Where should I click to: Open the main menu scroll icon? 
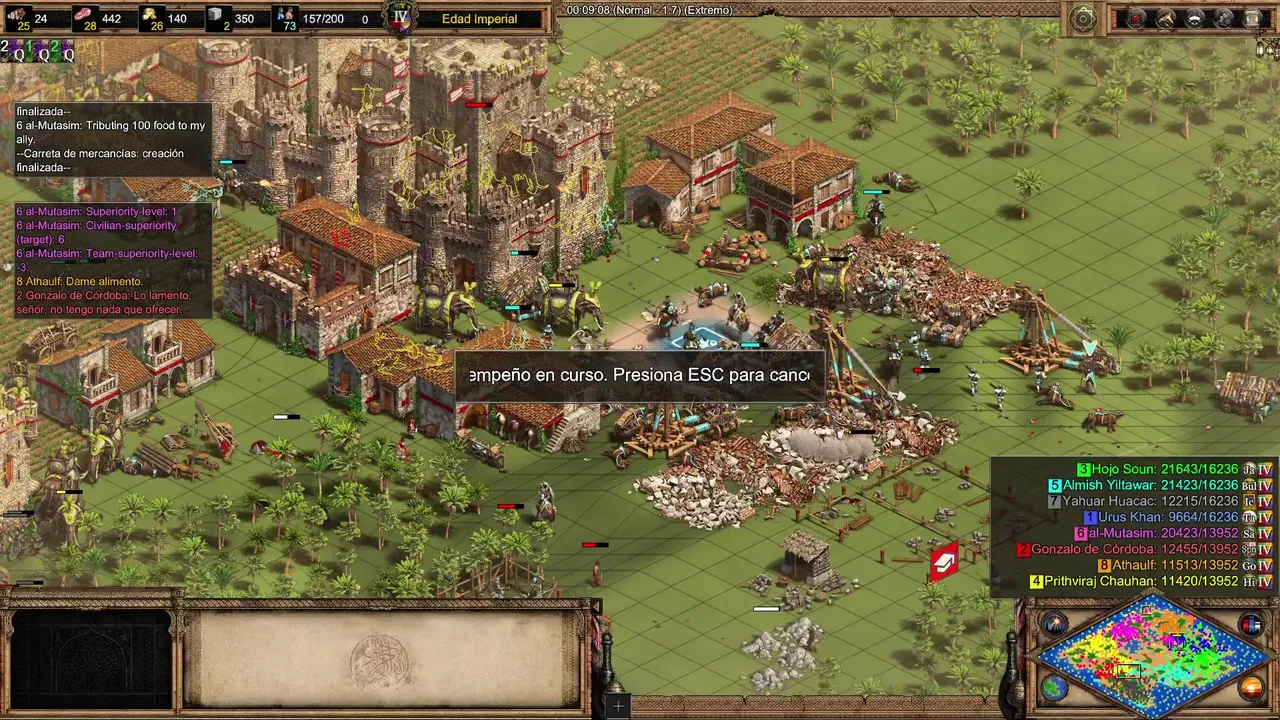pyautogui.click(x=1252, y=18)
